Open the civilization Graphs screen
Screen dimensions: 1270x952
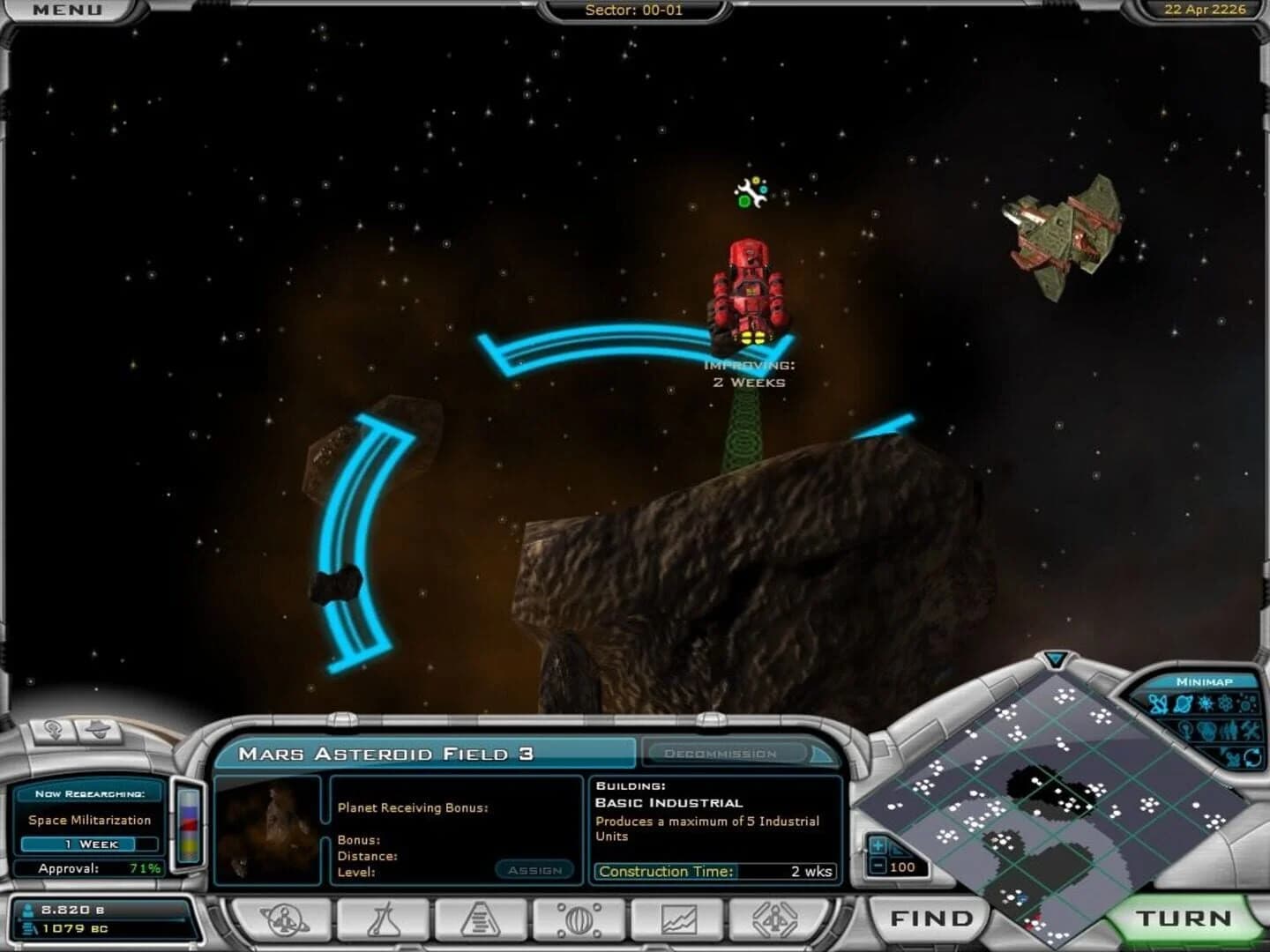pyautogui.click(x=681, y=918)
